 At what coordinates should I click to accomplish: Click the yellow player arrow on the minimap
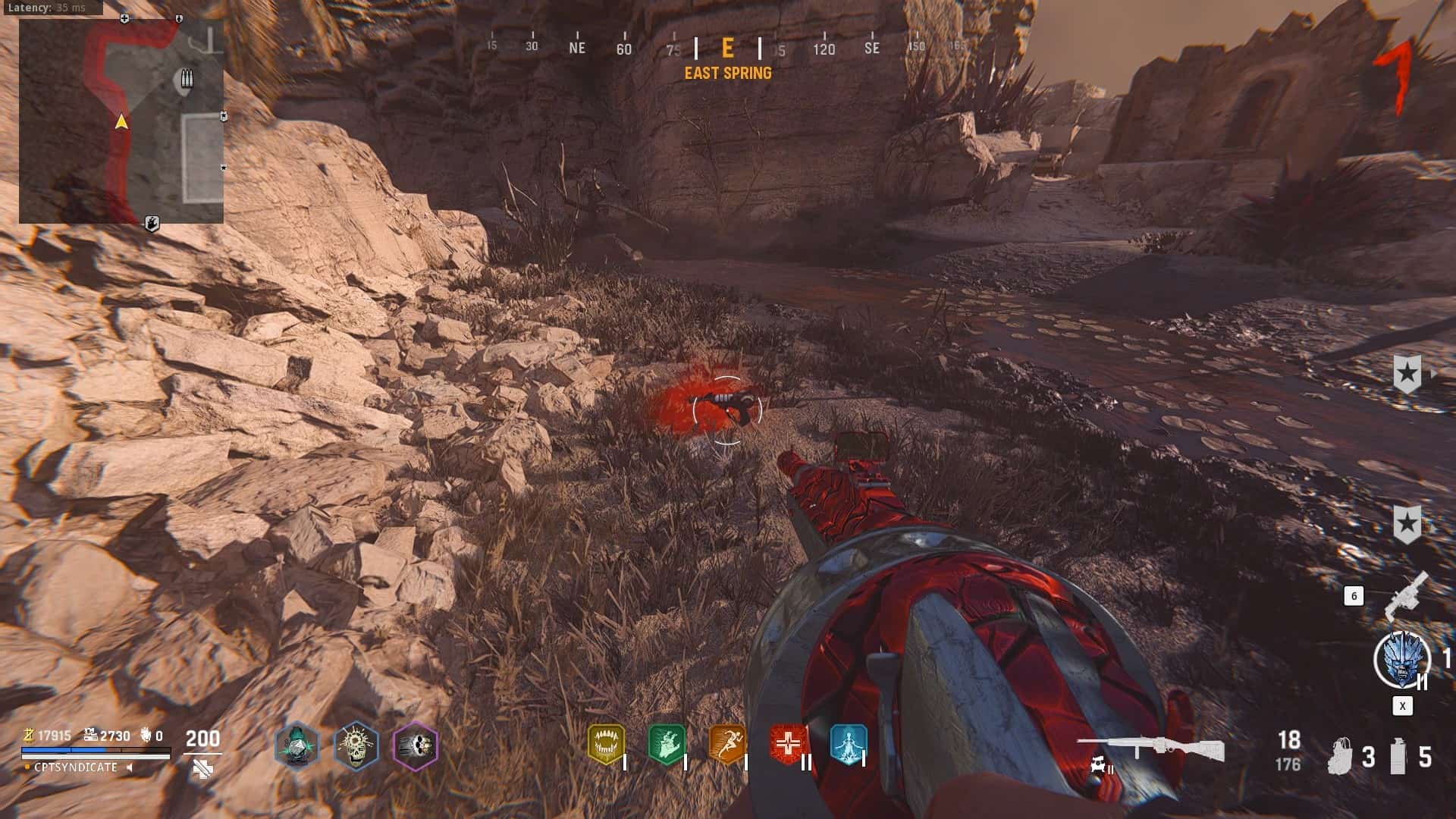(x=121, y=121)
